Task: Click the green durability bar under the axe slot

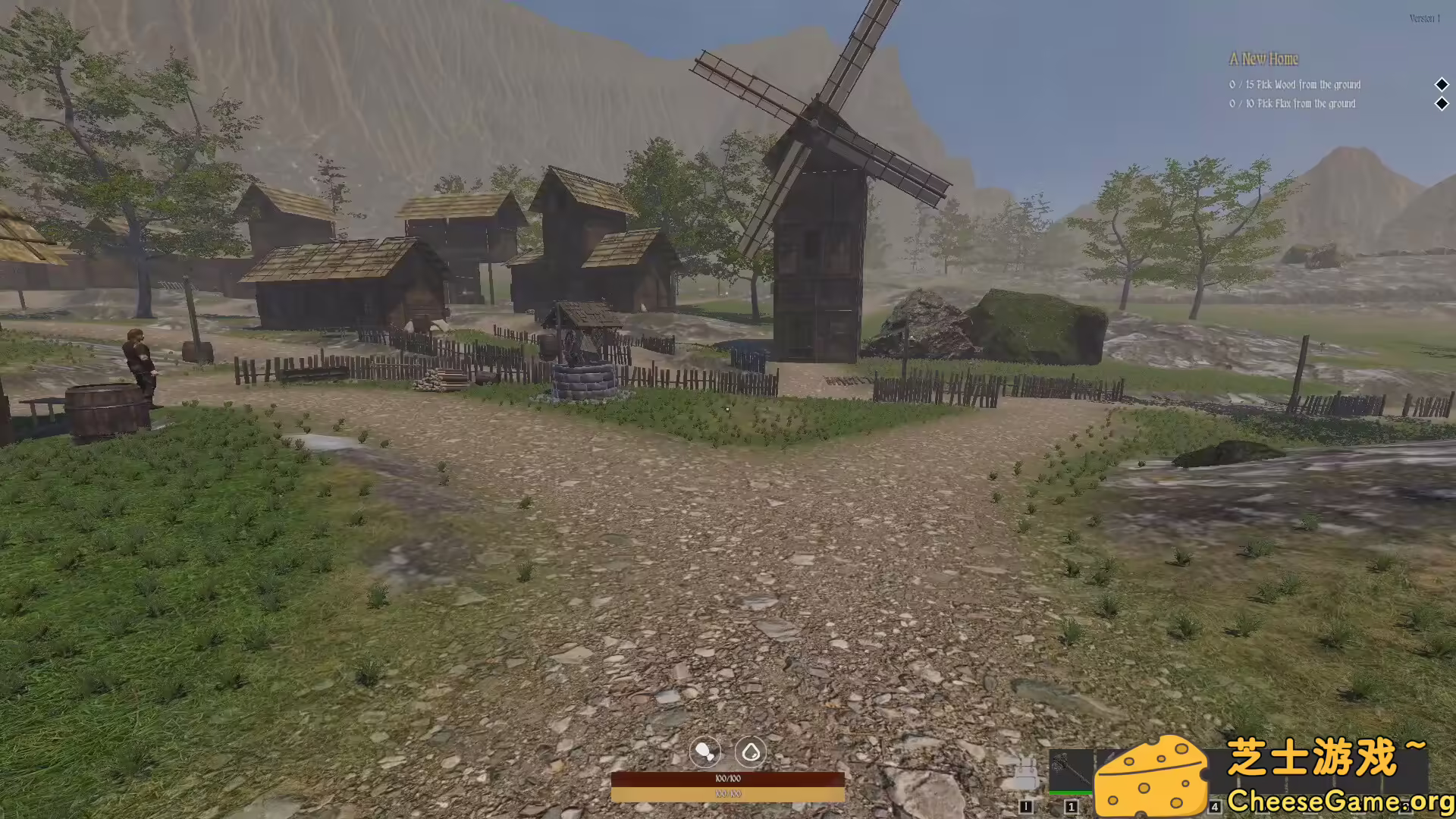Action: pos(1072,793)
